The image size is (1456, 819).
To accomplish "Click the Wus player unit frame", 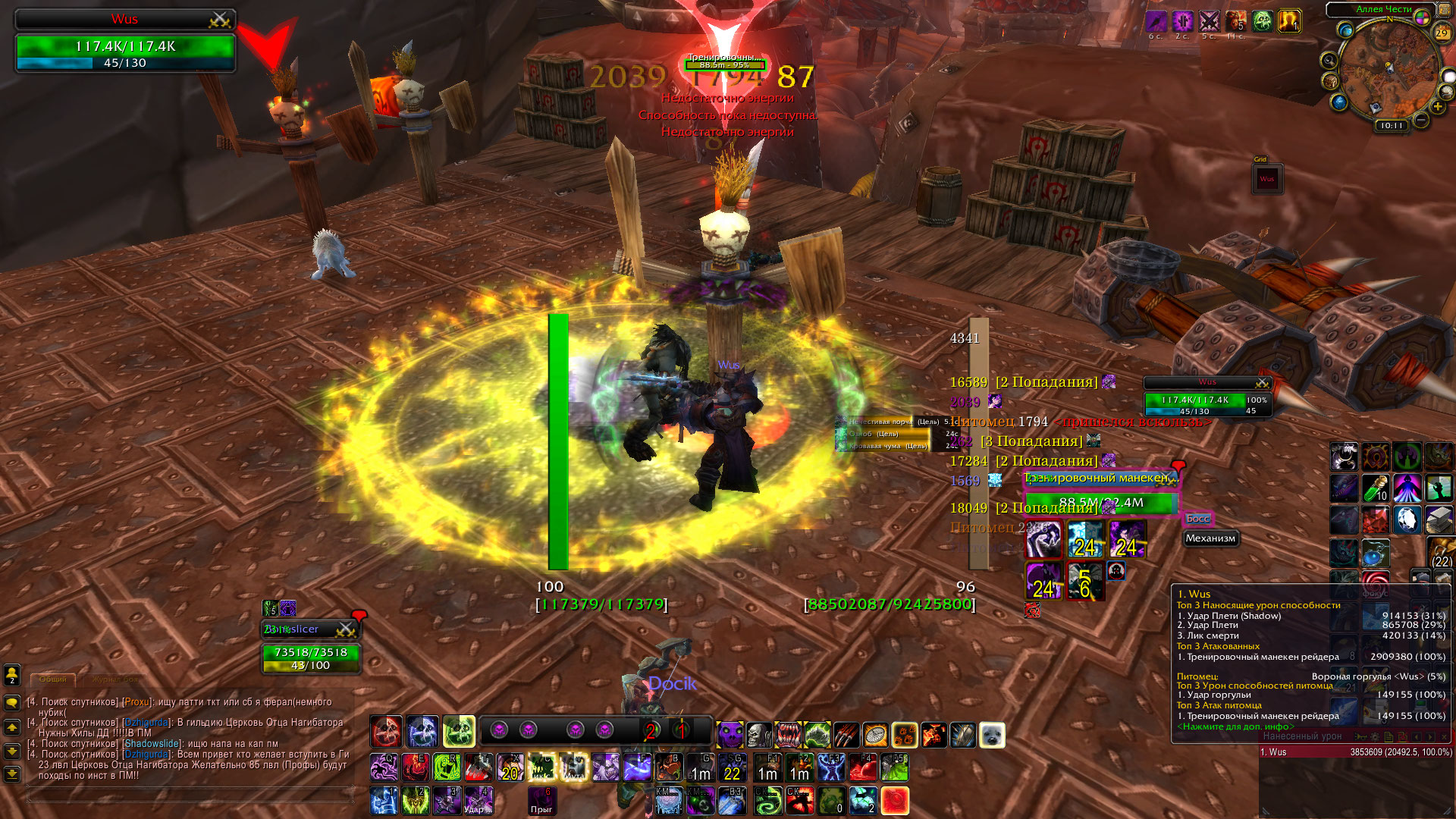I will pos(125,43).
